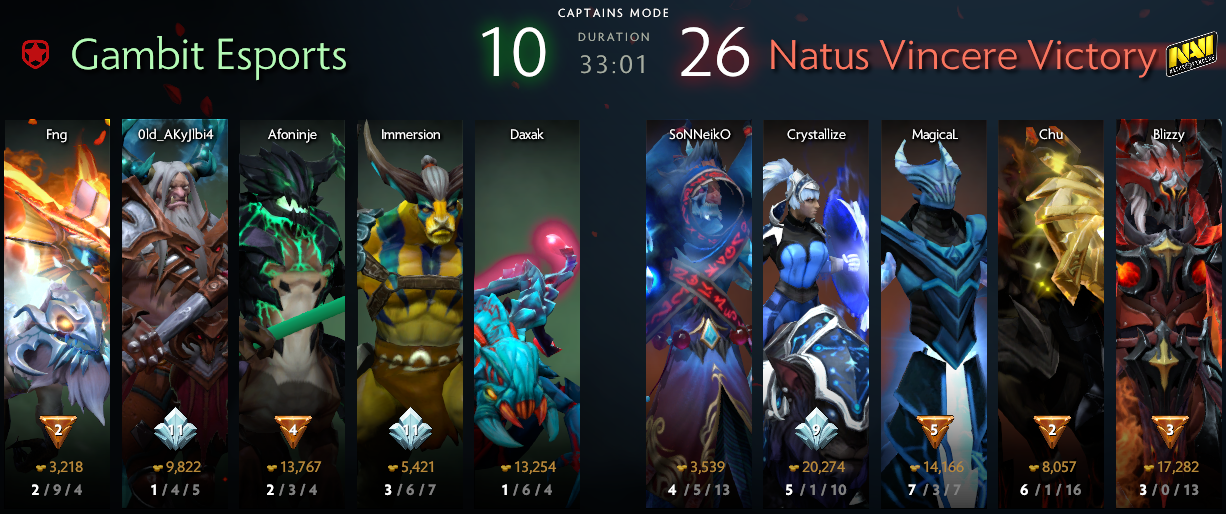Select Fng's hero card
This screenshot has width=1226, height=514.
57,300
